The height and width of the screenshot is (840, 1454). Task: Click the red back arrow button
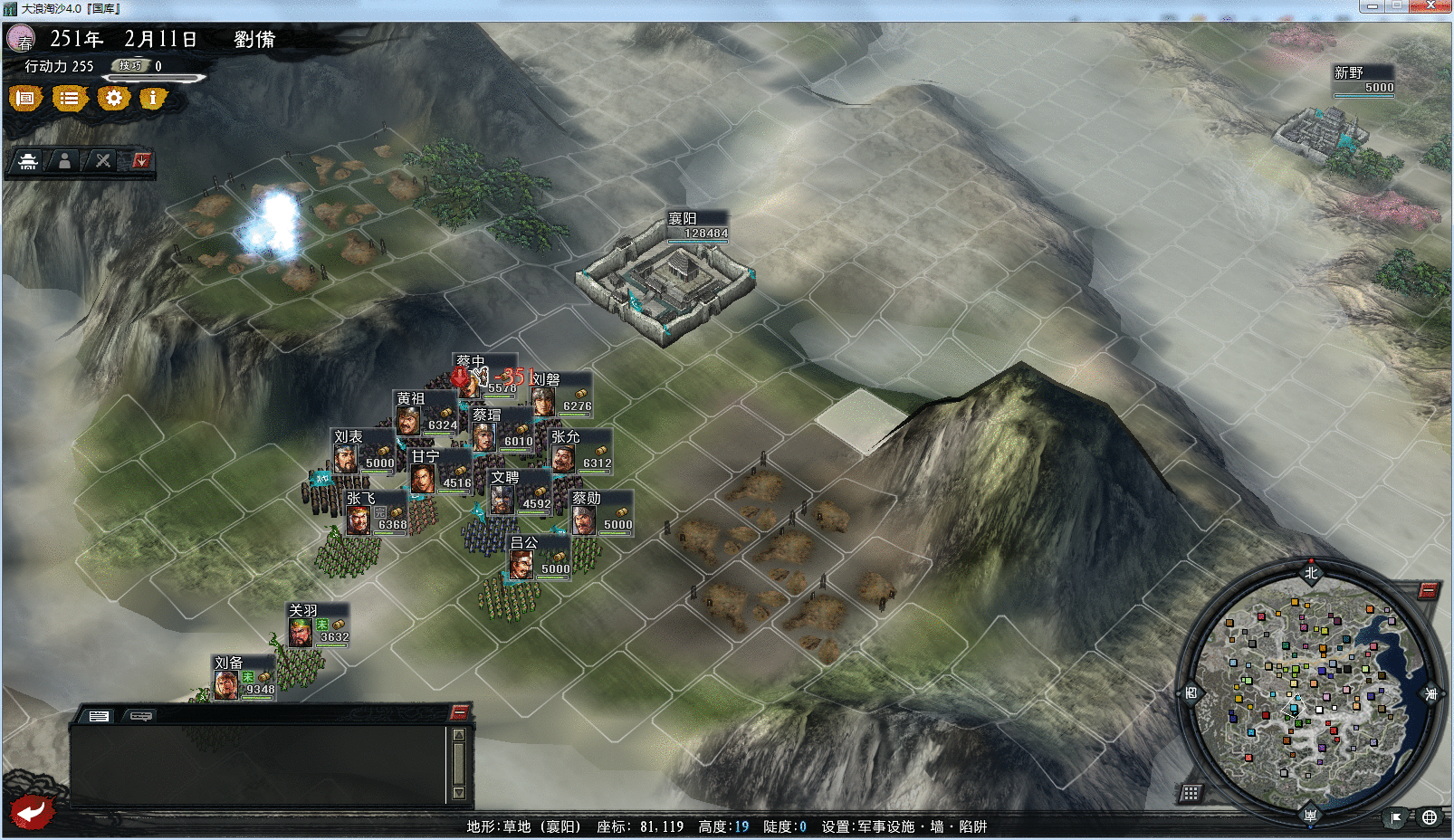[x=32, y=811]
